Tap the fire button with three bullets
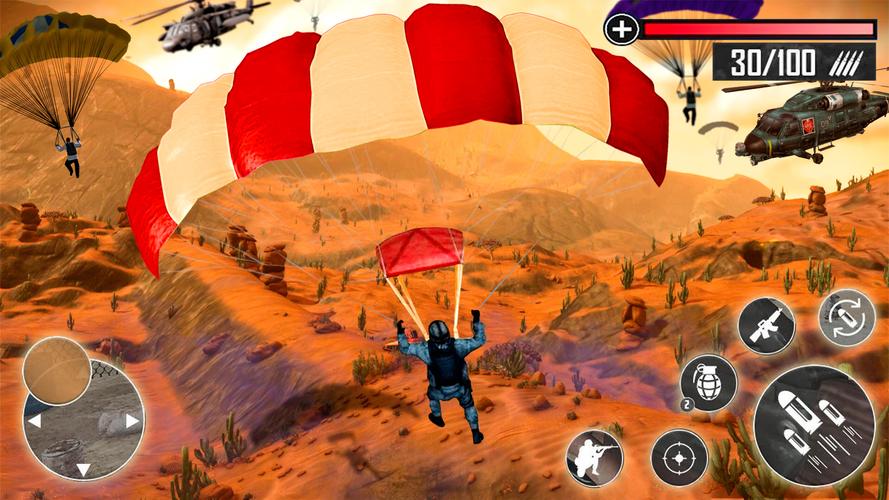This screenshot has height=500, width=889. [812, 425]
